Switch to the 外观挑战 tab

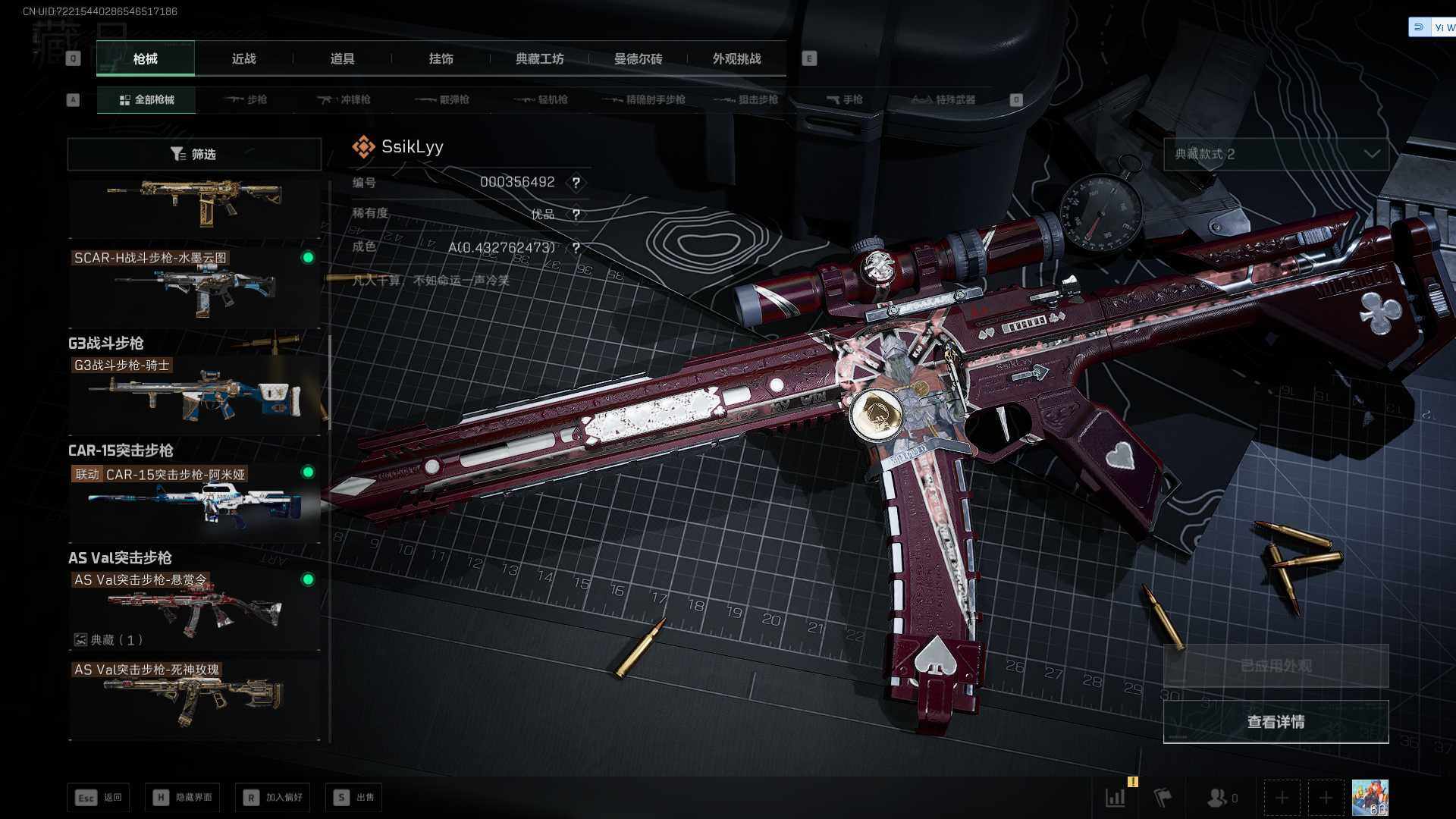point(736,59)
